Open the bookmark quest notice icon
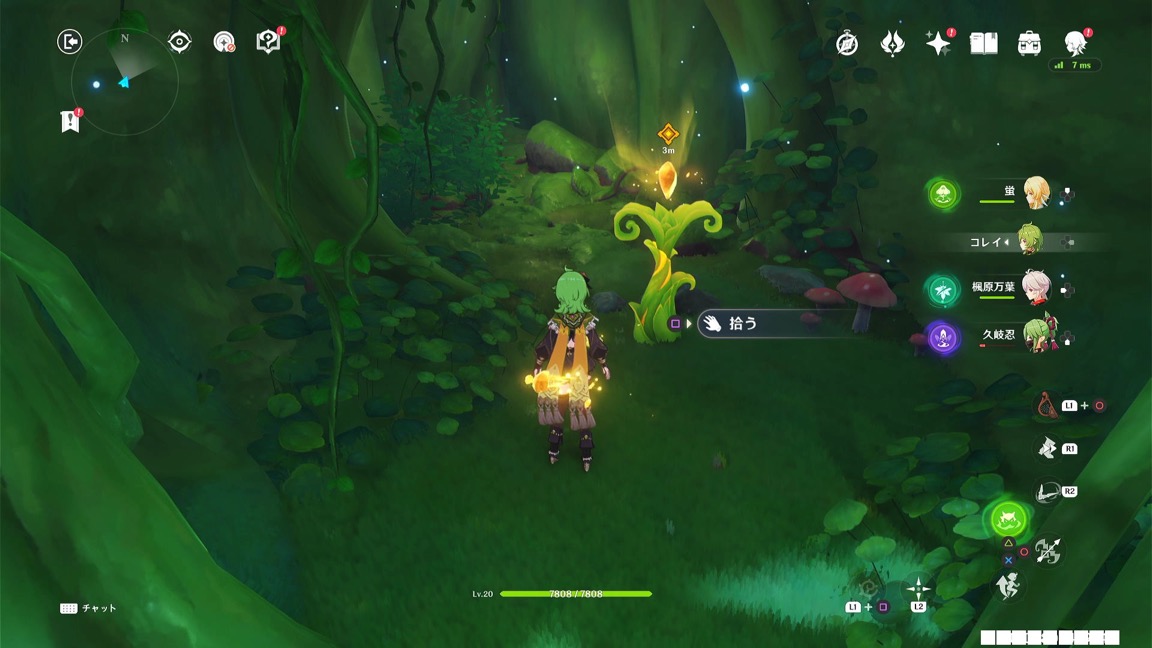Viewport: 1152px width, 648px height. click(68, 121)
